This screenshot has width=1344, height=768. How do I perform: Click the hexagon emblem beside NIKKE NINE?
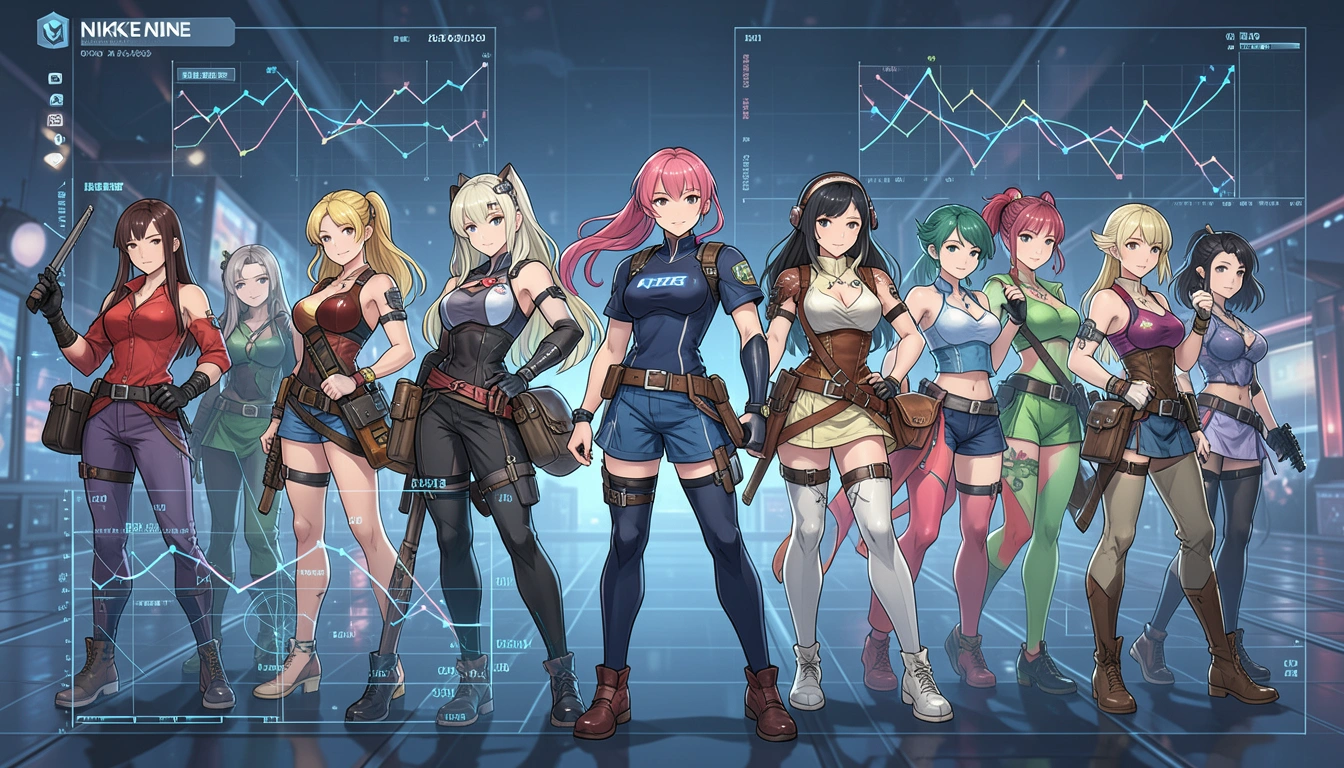(x=53, y=31)
